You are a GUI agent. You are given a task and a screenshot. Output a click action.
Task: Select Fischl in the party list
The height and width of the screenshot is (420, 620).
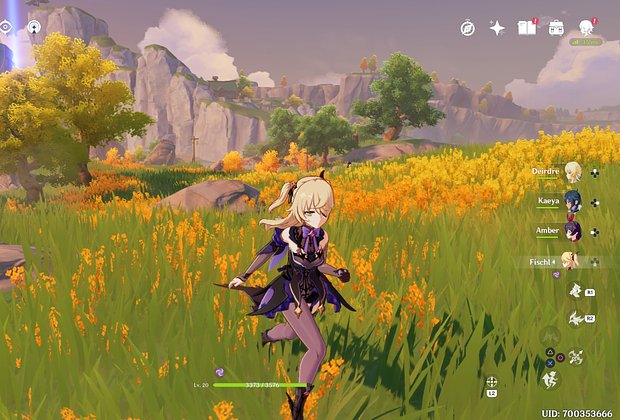tap(570, 261)
